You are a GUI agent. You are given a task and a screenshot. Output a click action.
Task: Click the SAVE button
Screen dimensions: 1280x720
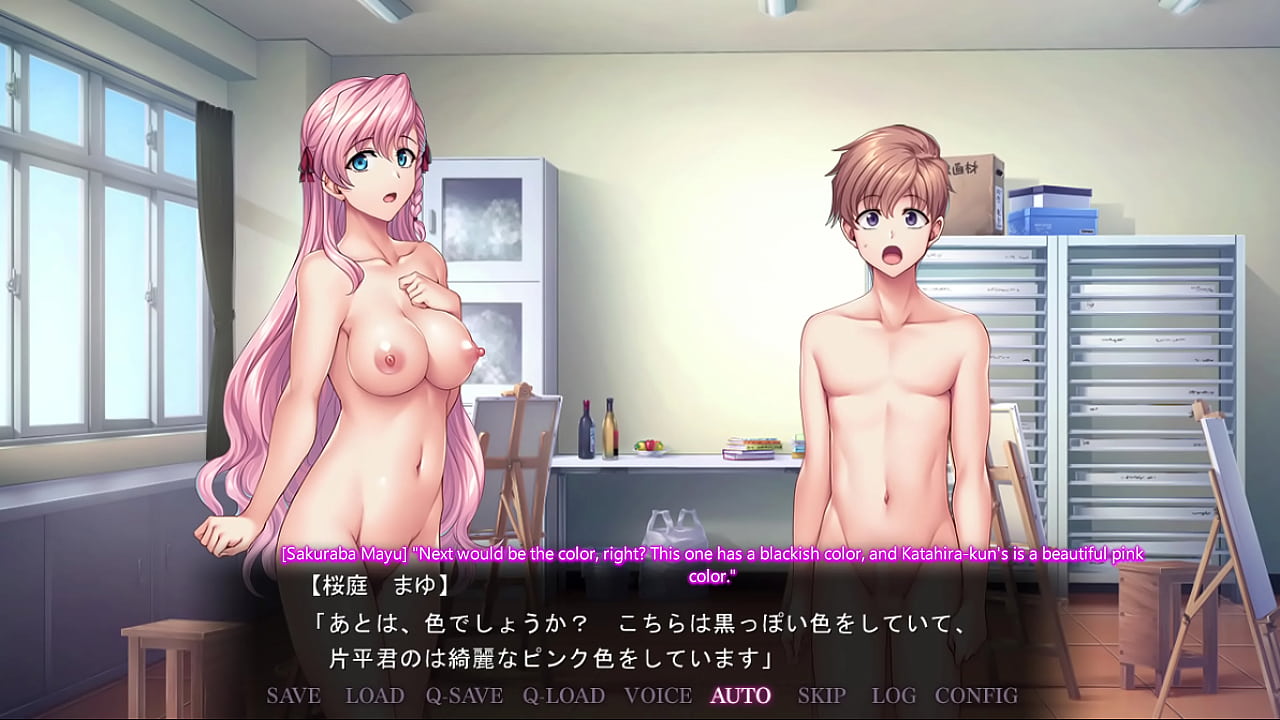click(293, 695)
